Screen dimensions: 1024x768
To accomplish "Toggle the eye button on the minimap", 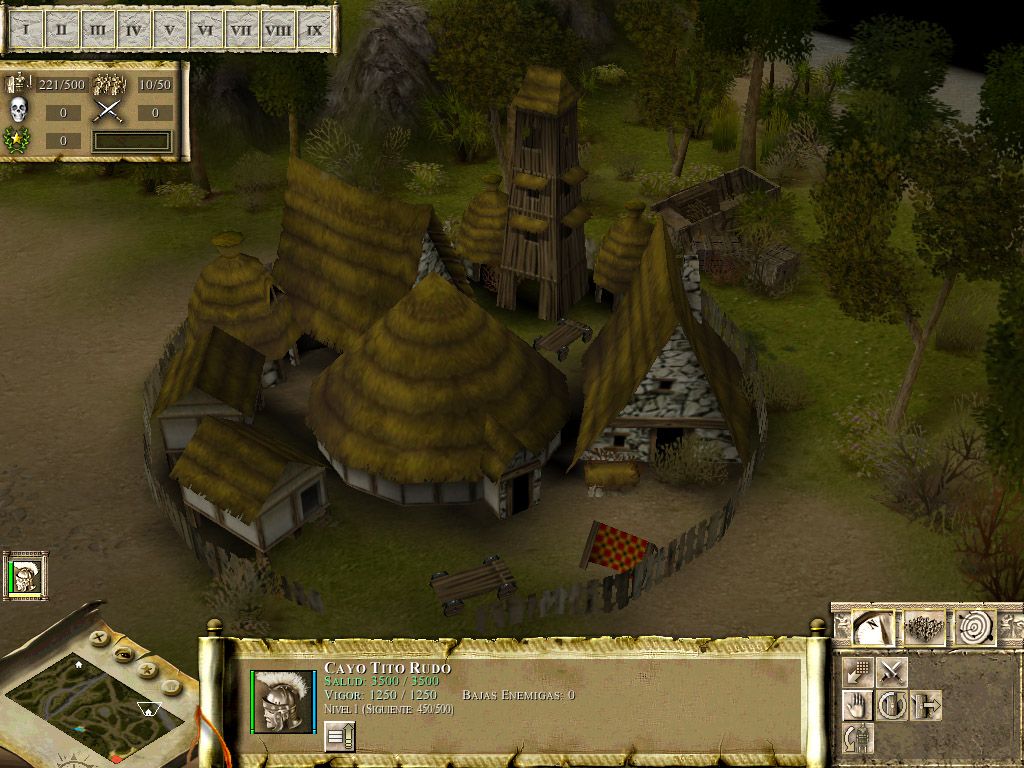I will pos(124,654).
